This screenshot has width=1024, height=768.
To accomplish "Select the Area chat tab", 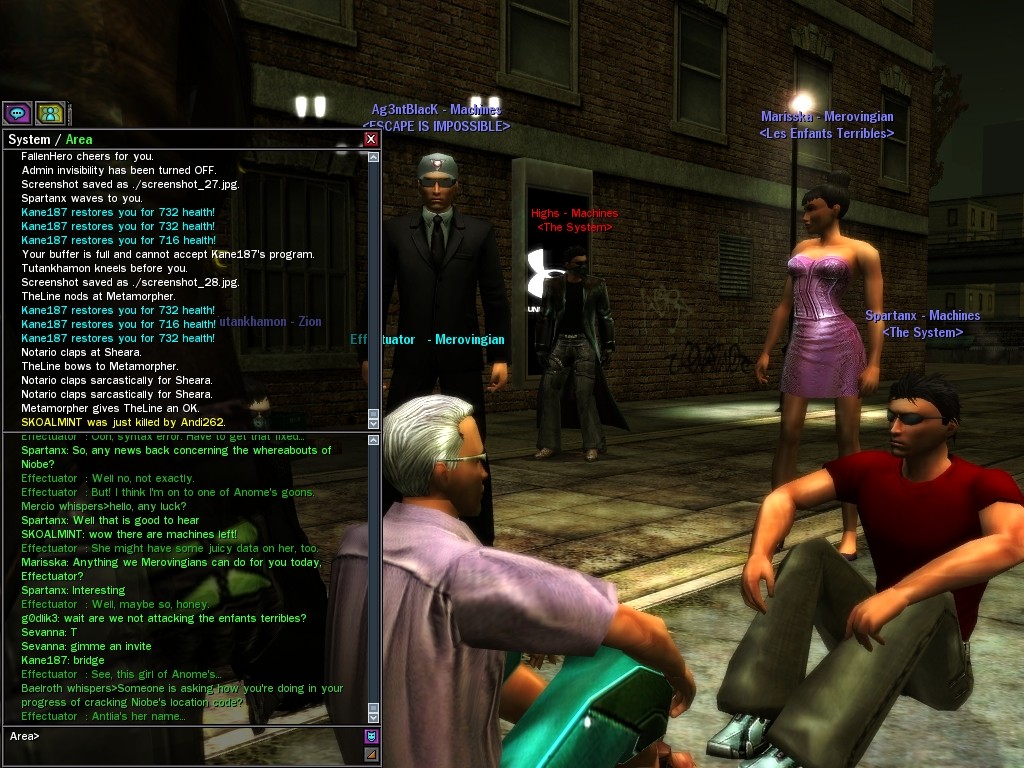I will coord(79,139).
